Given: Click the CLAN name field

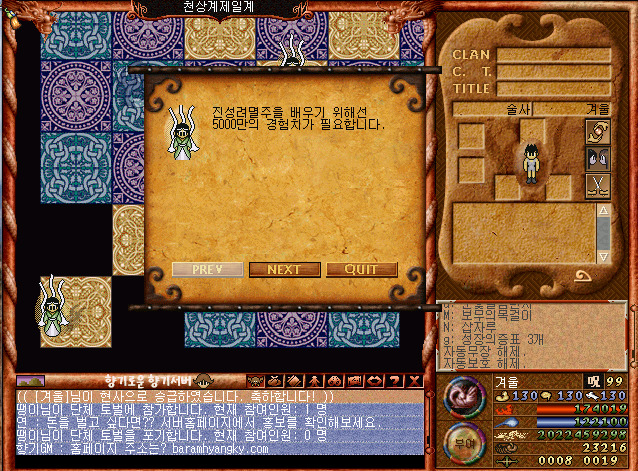Looking at the screenshot, I should (x=554, y=55).
